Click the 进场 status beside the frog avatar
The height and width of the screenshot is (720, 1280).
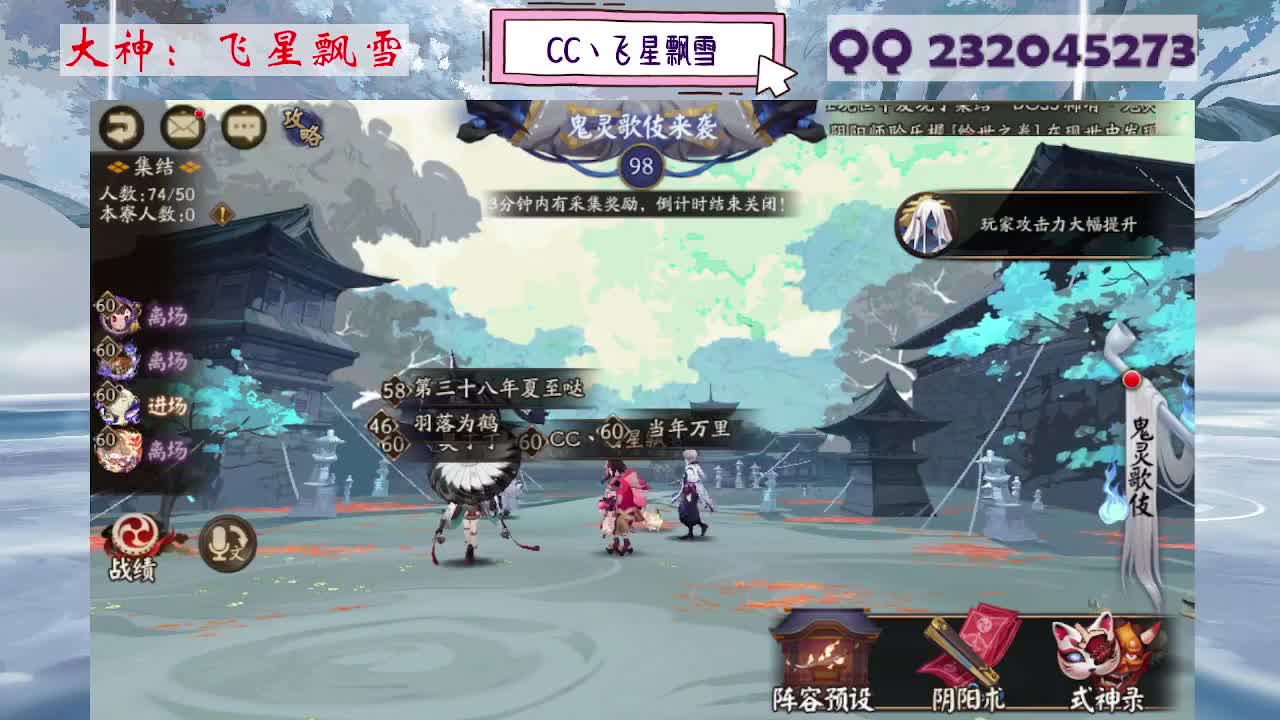[168, 404]
